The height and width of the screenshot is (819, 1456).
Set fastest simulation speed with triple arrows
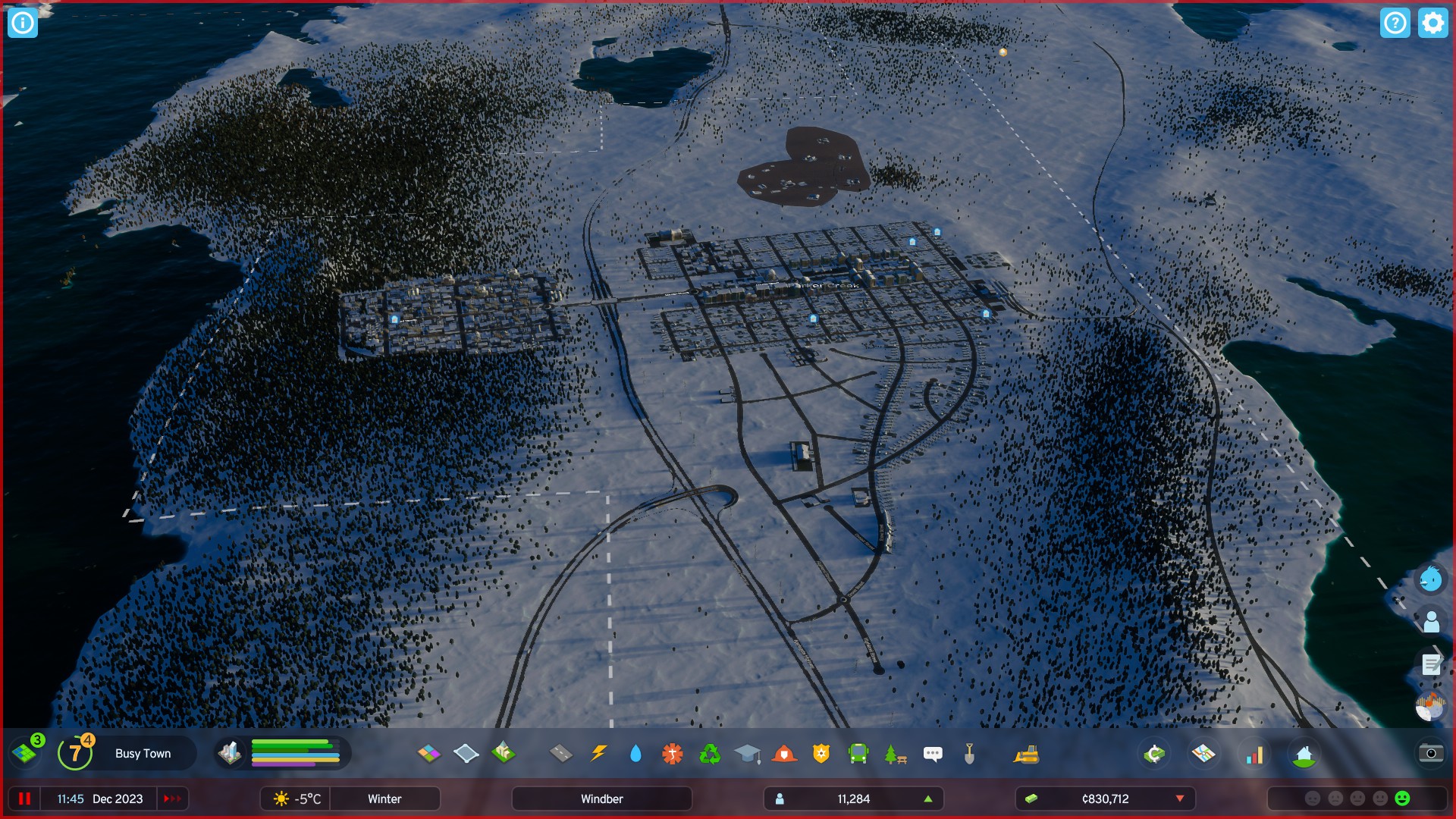pyautogui.click(x=172, y=799)
